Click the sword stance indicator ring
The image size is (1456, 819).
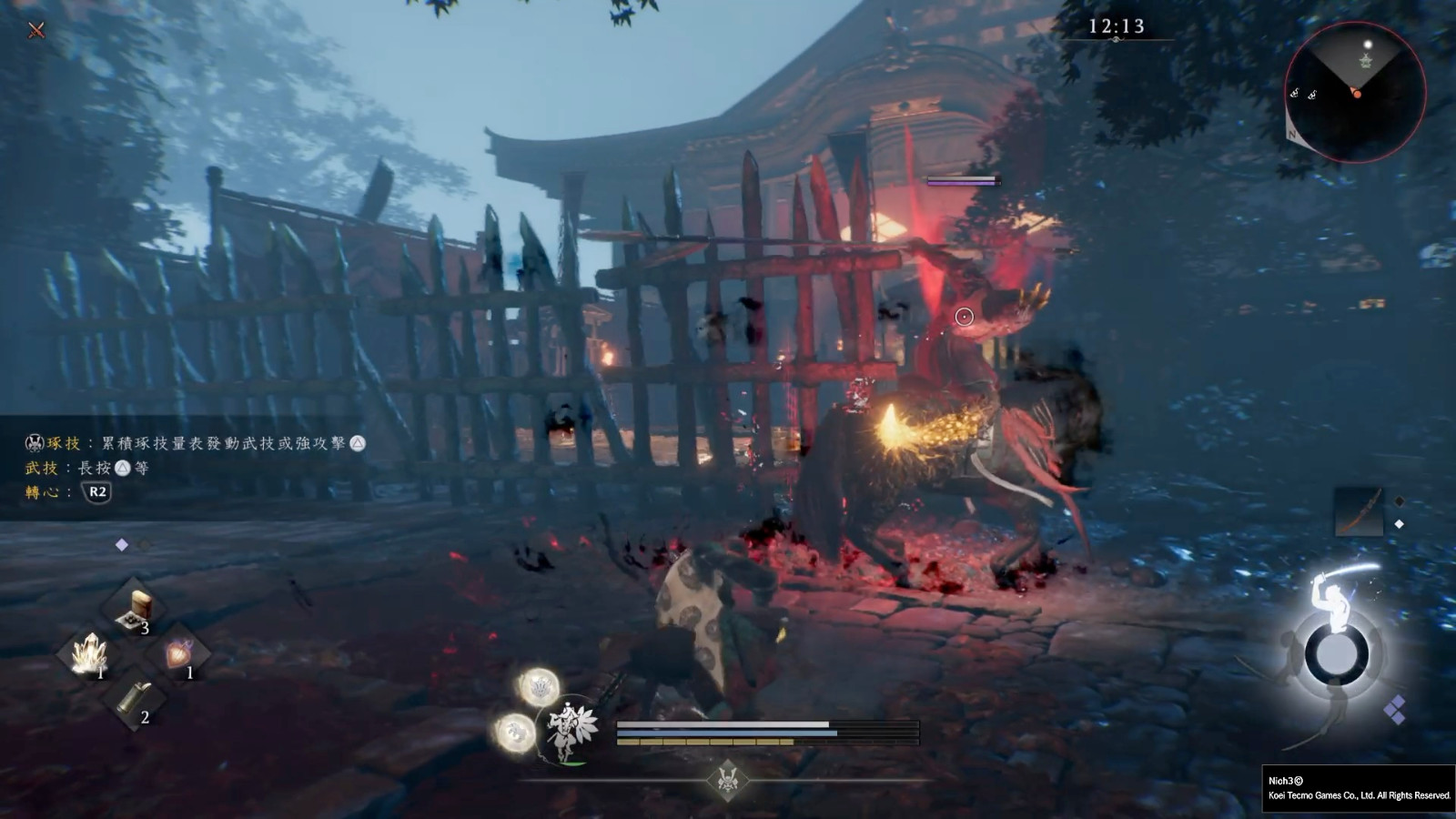[x=1336, y=653]
